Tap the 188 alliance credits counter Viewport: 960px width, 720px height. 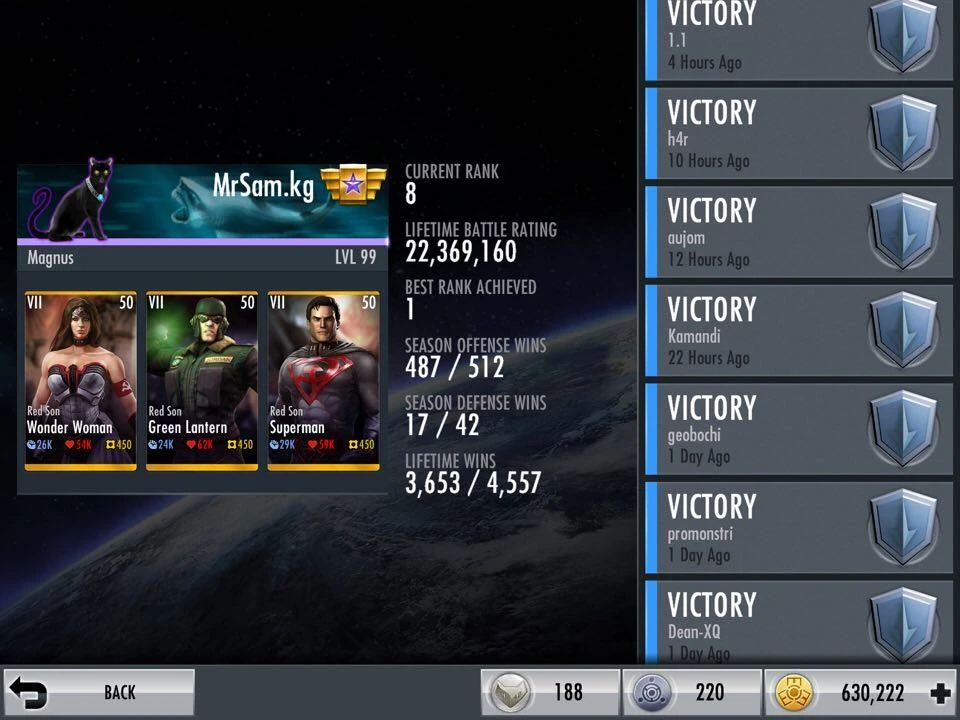coord(551,693)
